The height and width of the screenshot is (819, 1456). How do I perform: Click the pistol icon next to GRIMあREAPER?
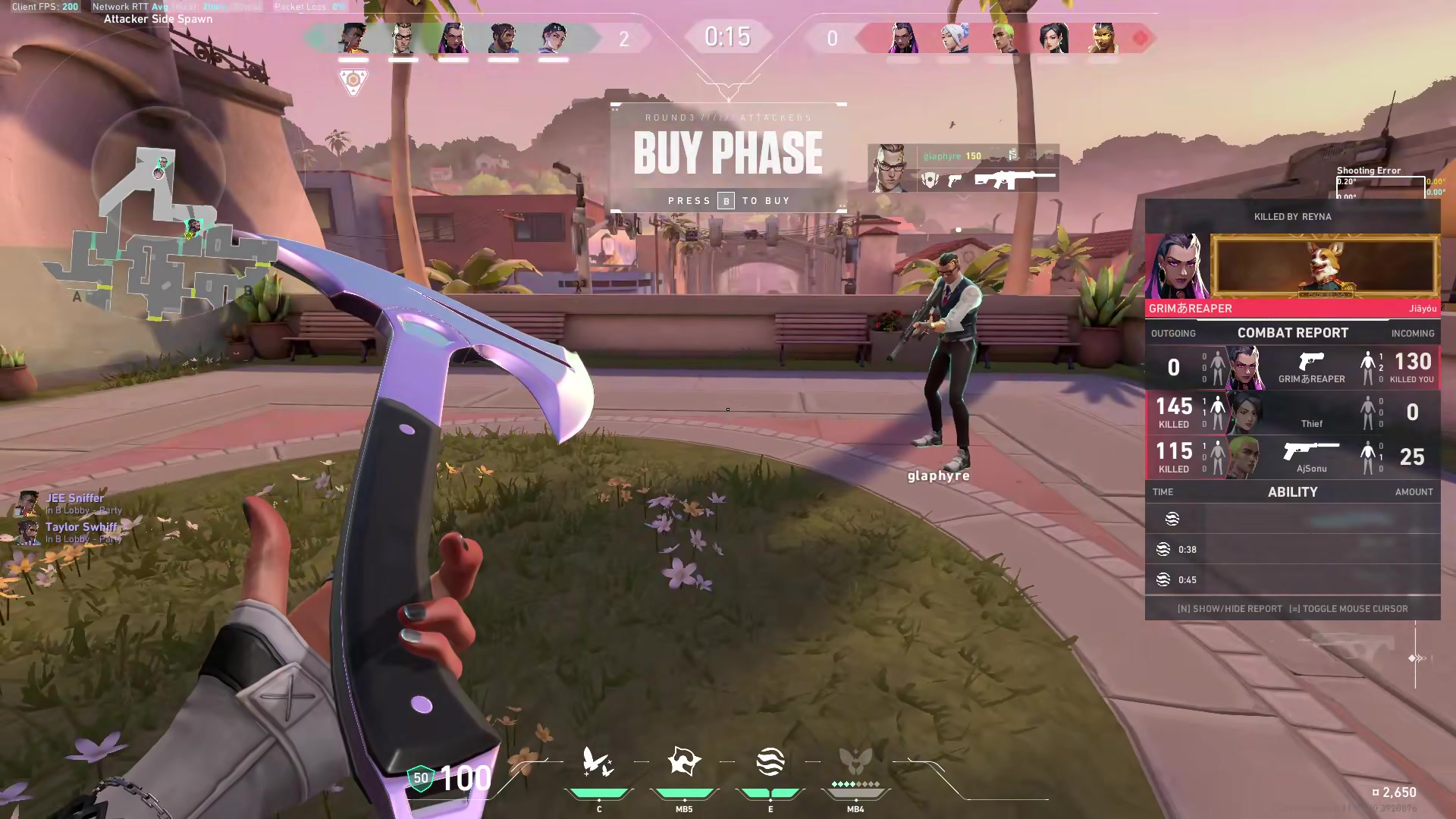tap(1312, 362)
